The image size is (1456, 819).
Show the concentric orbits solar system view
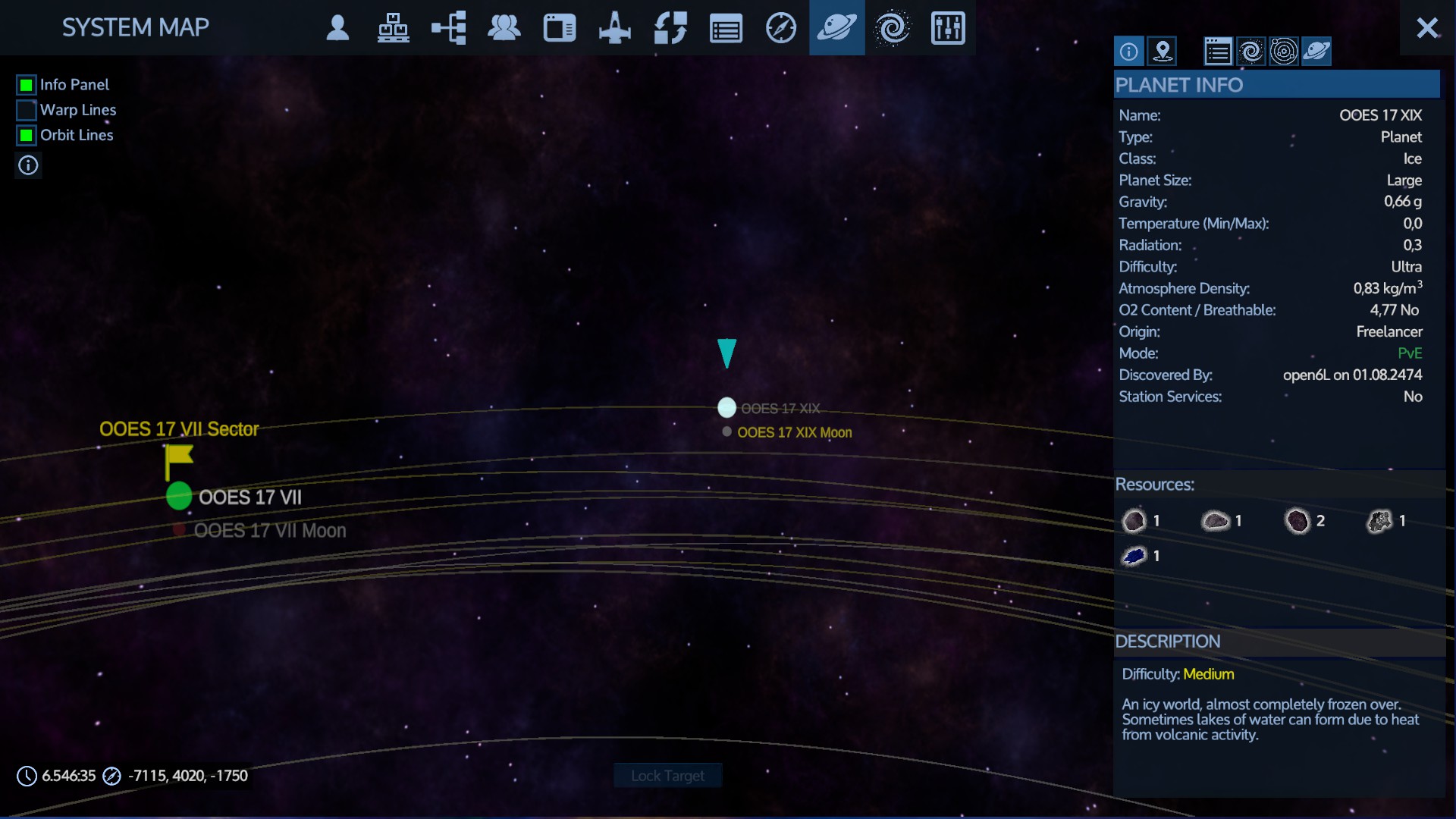[x=1284, y=52]
